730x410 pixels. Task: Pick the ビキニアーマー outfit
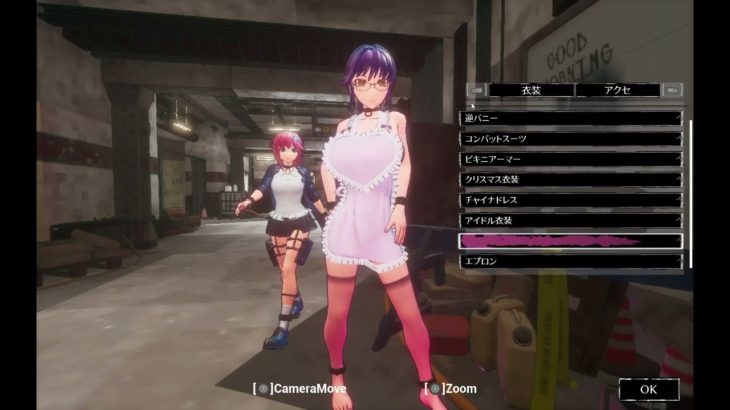pyautogui.click(x=570, y=159)
